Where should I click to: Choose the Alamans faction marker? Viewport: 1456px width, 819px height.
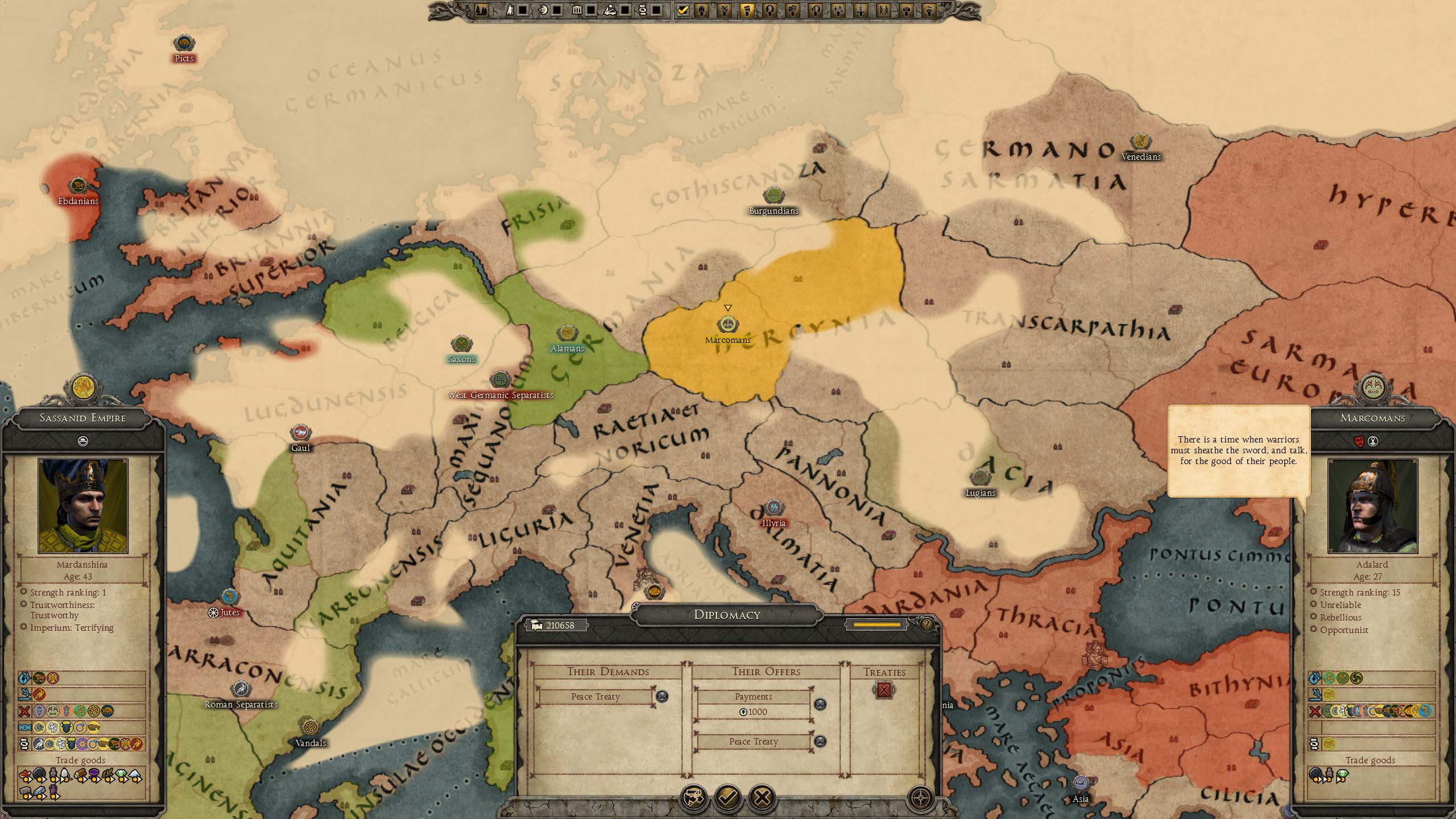pyautogui.click(x=566, y=334)
